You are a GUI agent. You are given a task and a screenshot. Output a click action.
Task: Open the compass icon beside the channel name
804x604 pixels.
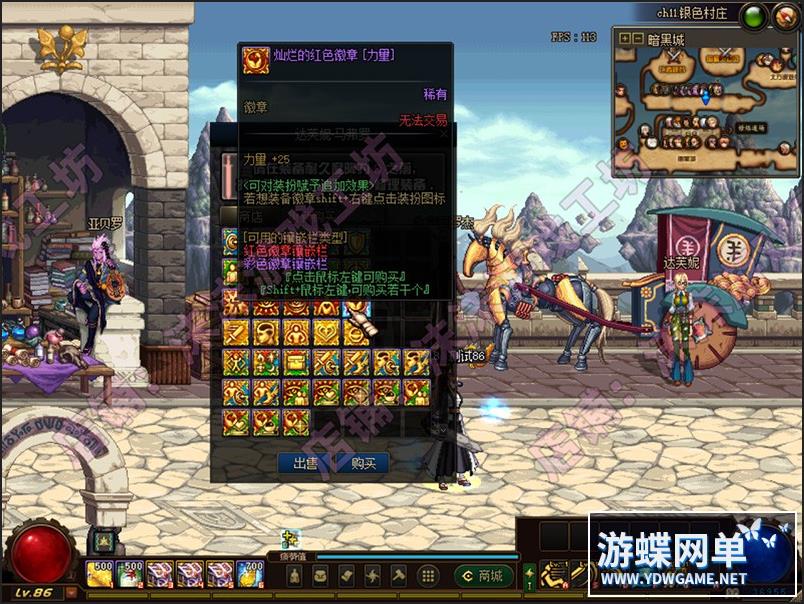pyautogui.click(x=783, y=15)
